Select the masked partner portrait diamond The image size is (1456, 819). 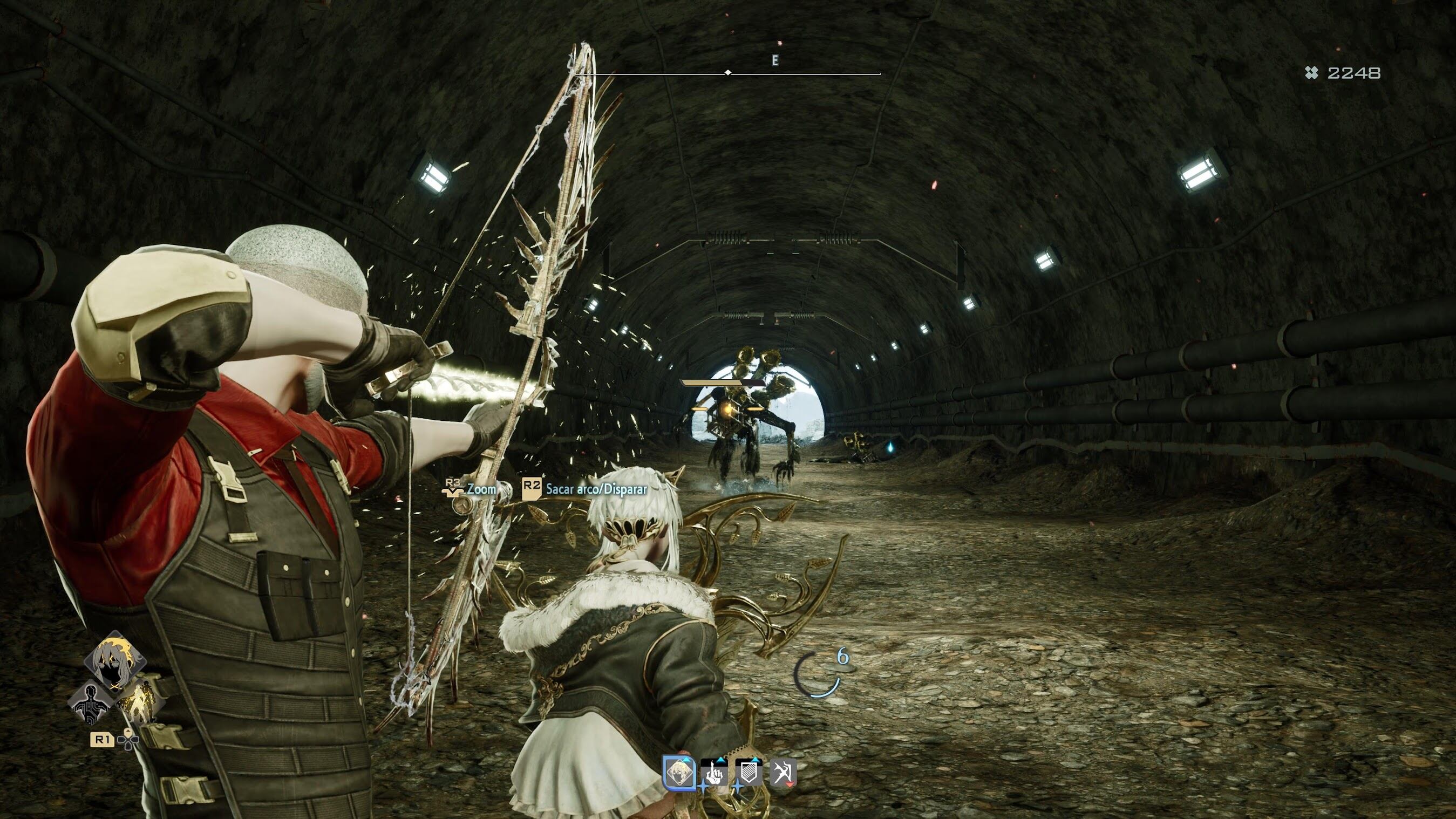point(115,661)
